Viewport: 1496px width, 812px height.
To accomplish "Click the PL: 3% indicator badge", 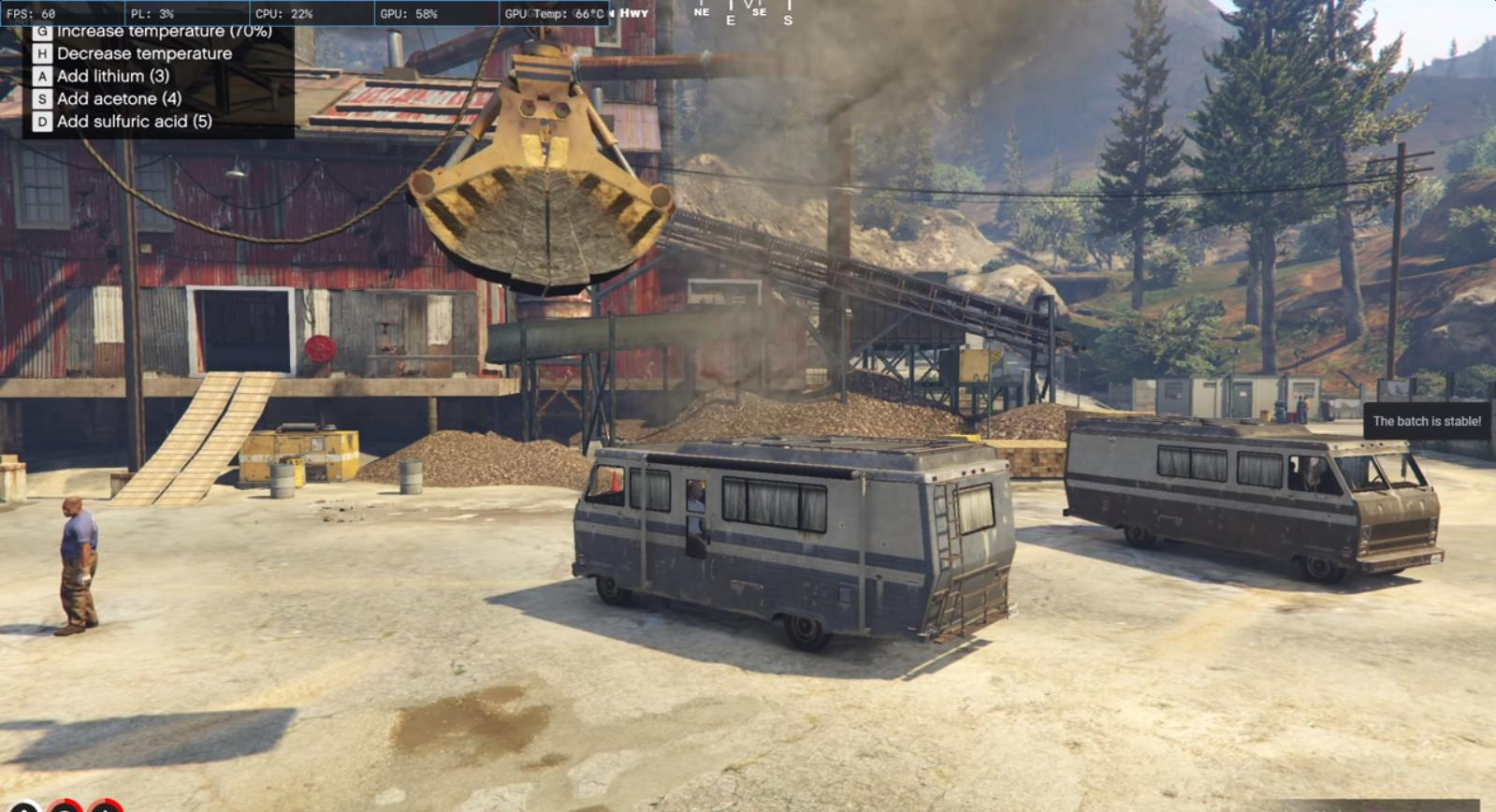I will click(154, 13).
